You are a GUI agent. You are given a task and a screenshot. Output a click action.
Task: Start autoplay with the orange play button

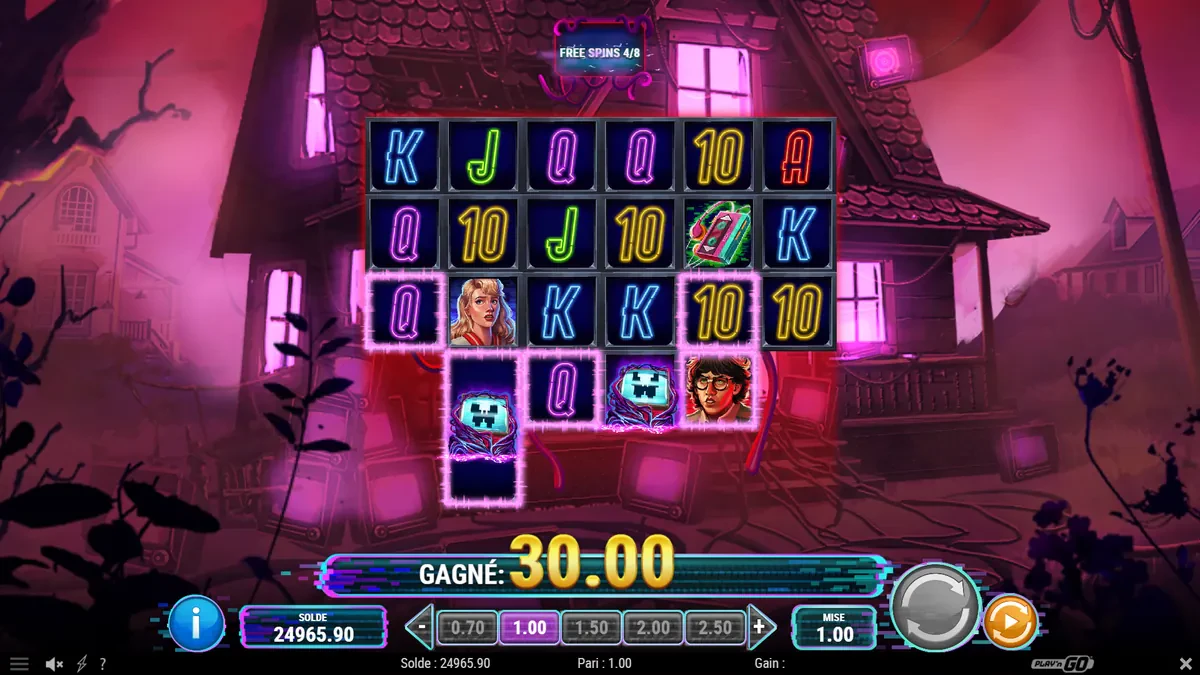click(1010, 622)
